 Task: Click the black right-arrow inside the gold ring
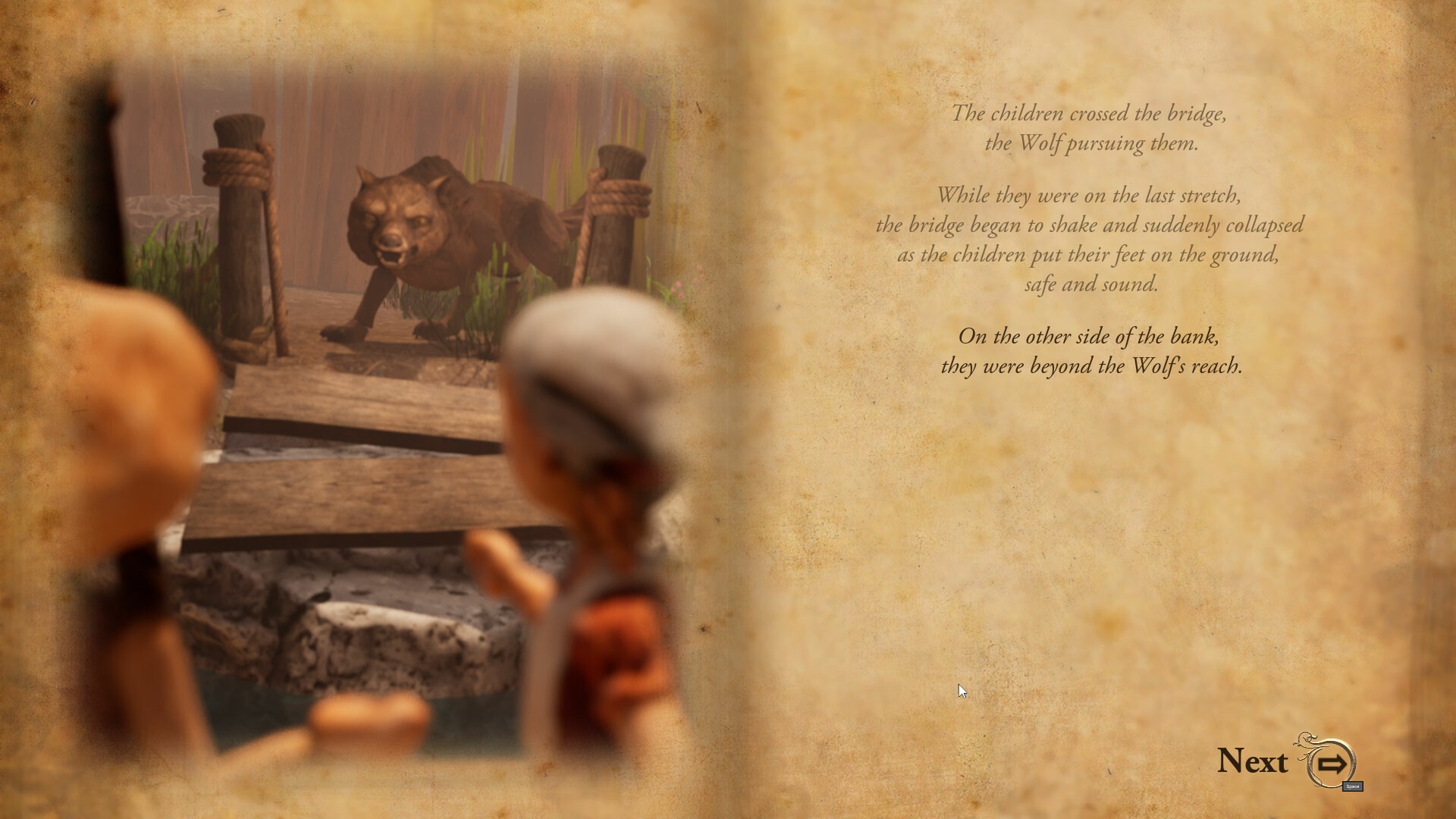click(x=1332, y=764)
